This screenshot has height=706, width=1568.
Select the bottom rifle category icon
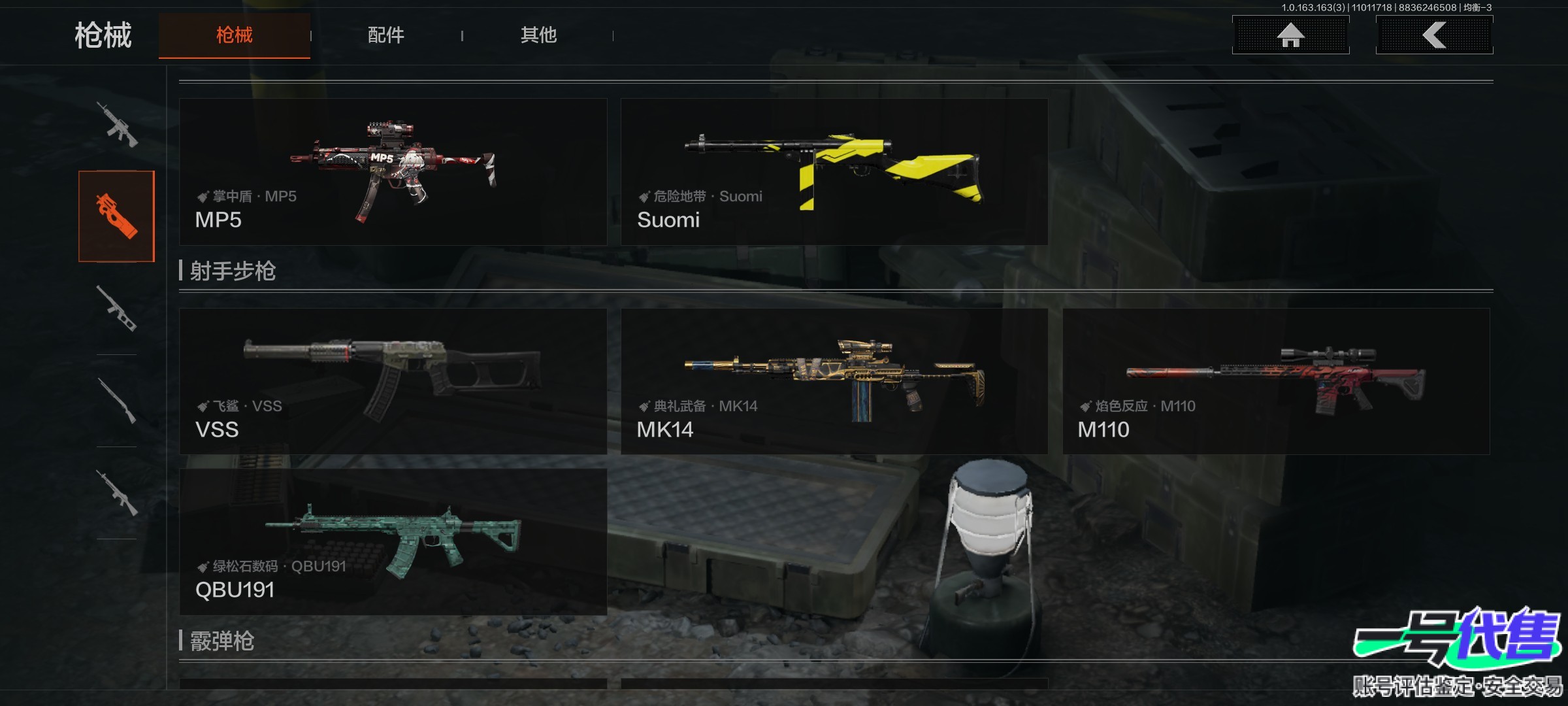(x=117, y=492)
